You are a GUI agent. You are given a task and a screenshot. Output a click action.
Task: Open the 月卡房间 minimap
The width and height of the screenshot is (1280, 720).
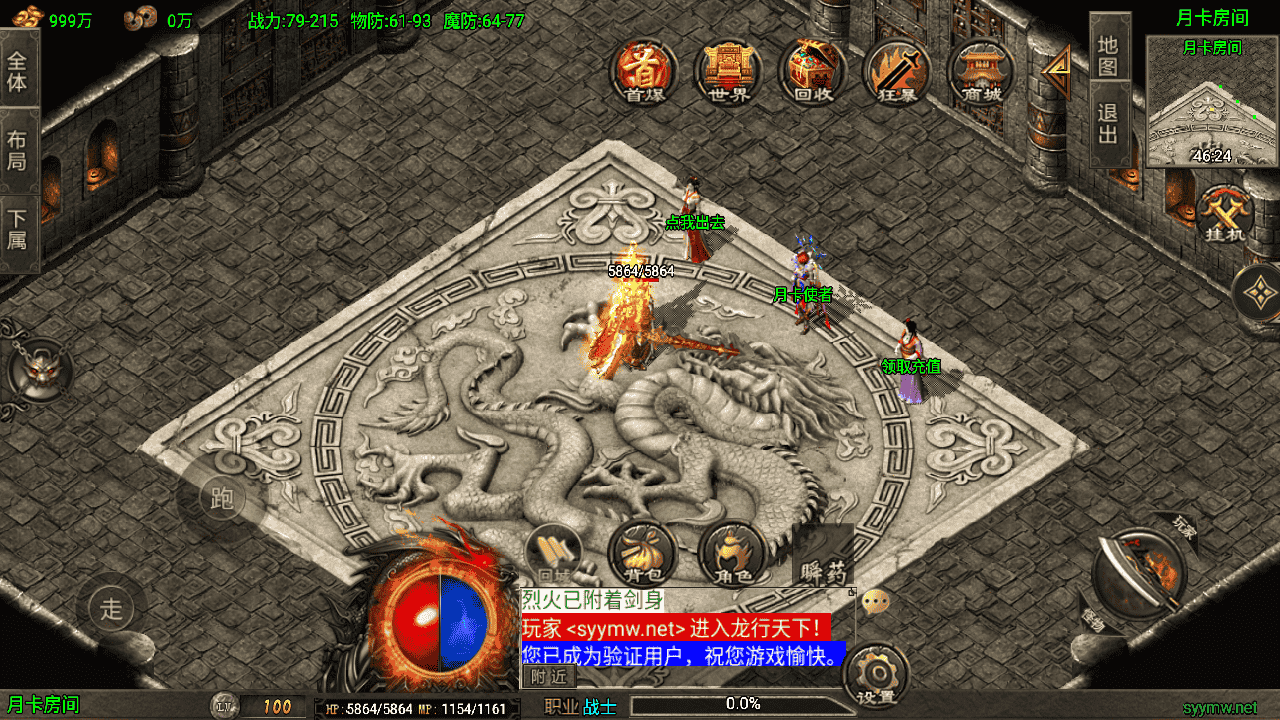[x=1212, y=102]
